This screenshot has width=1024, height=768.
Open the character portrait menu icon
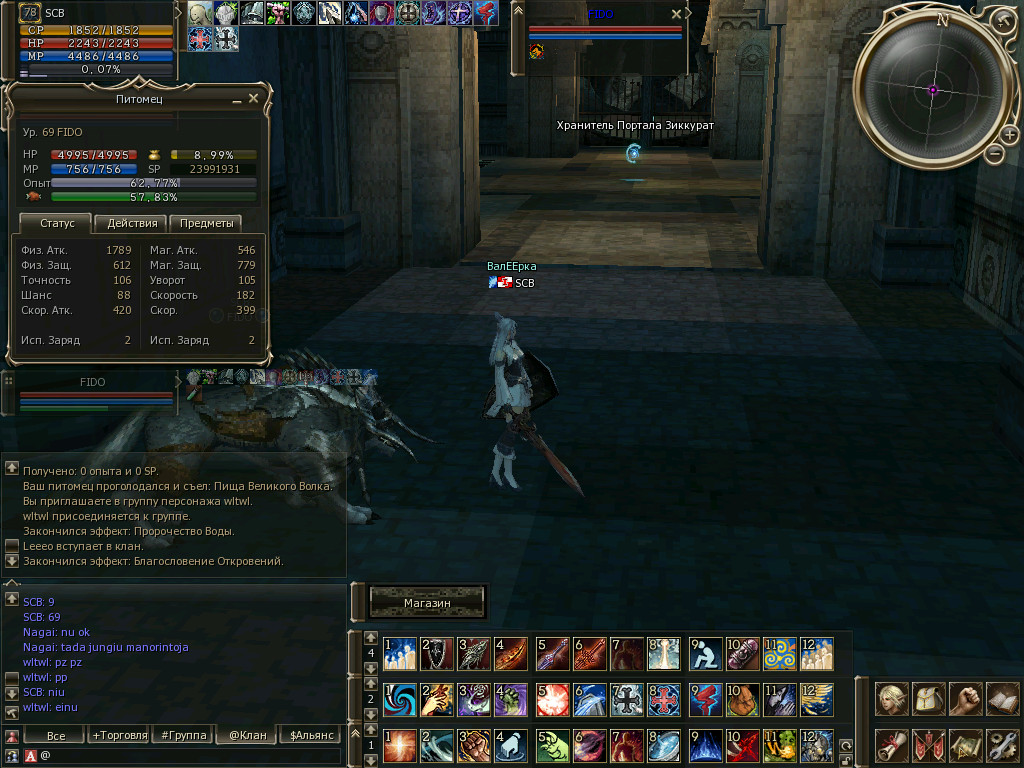[x=892, y=697]
